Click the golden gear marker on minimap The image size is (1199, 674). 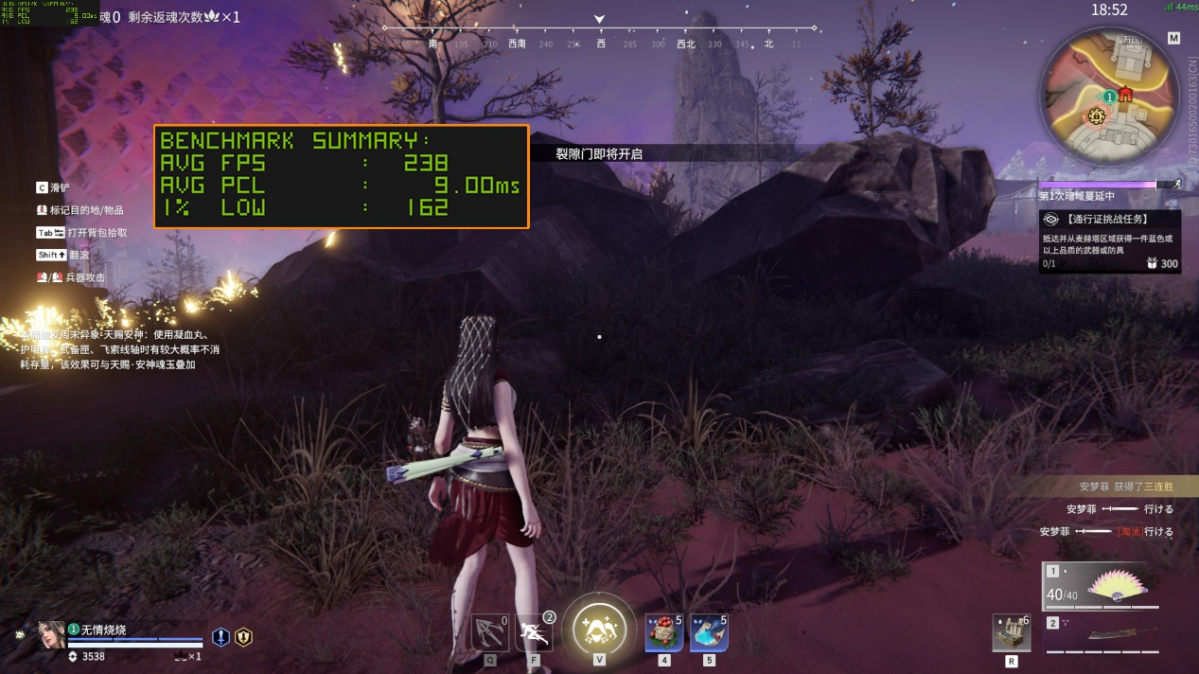[1097, 116]
